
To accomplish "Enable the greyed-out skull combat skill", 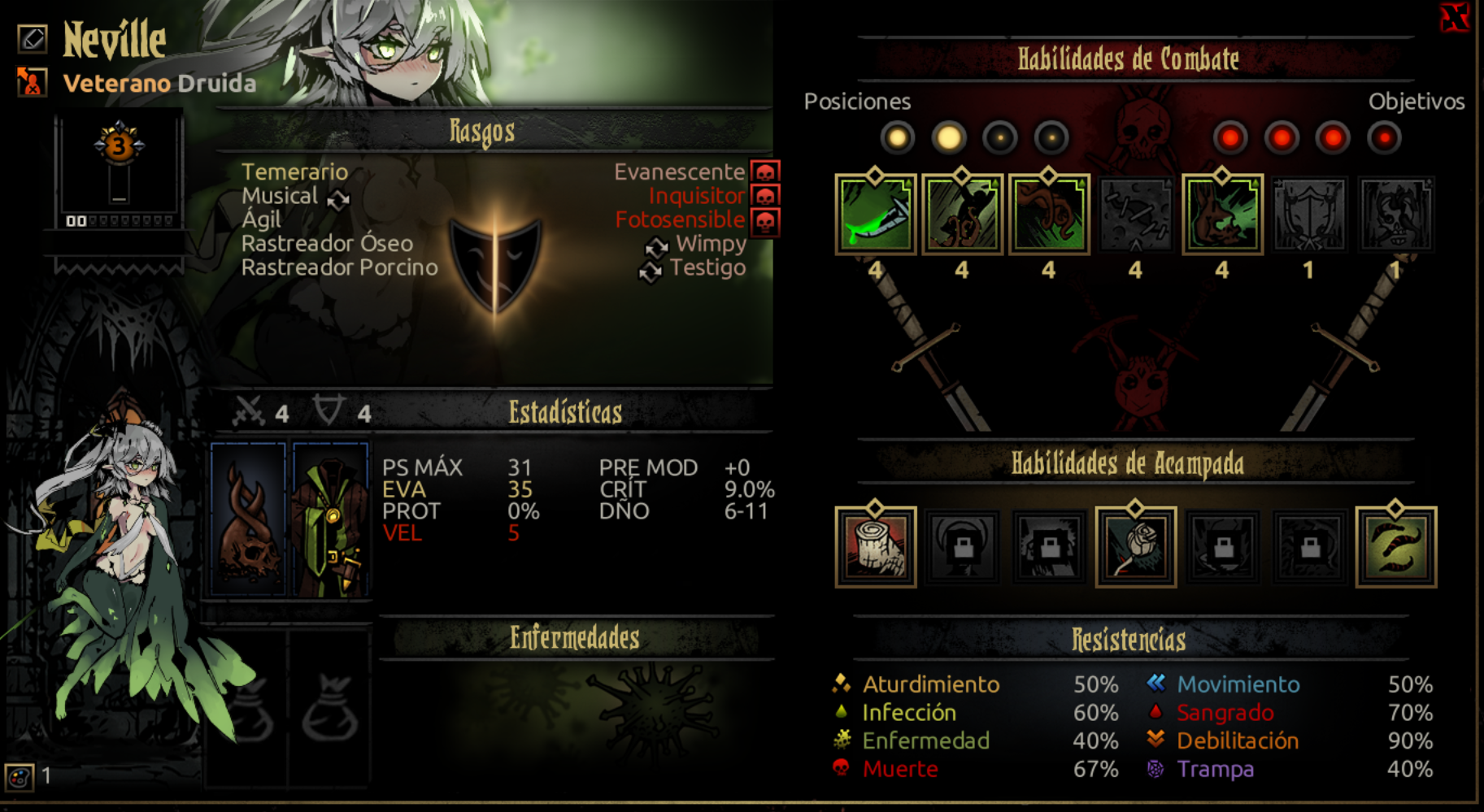I will tap(1395, 215).
